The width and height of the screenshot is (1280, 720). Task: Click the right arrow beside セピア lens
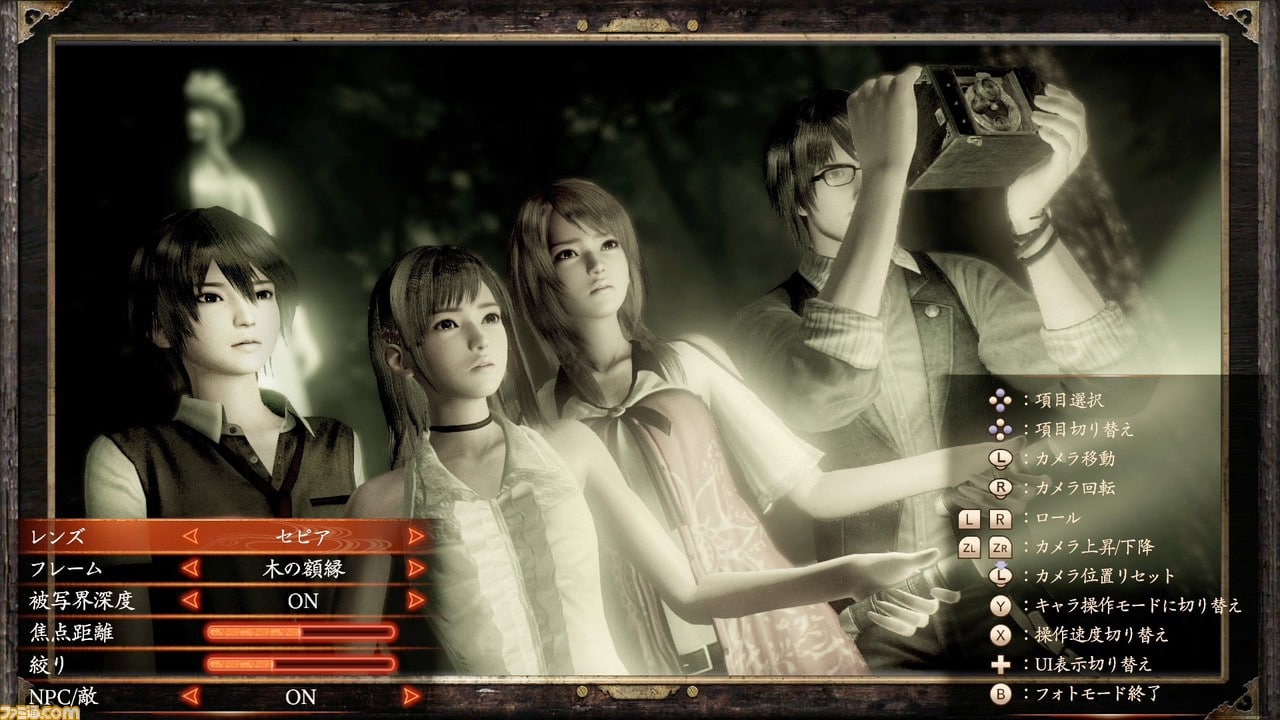(416, 537)
